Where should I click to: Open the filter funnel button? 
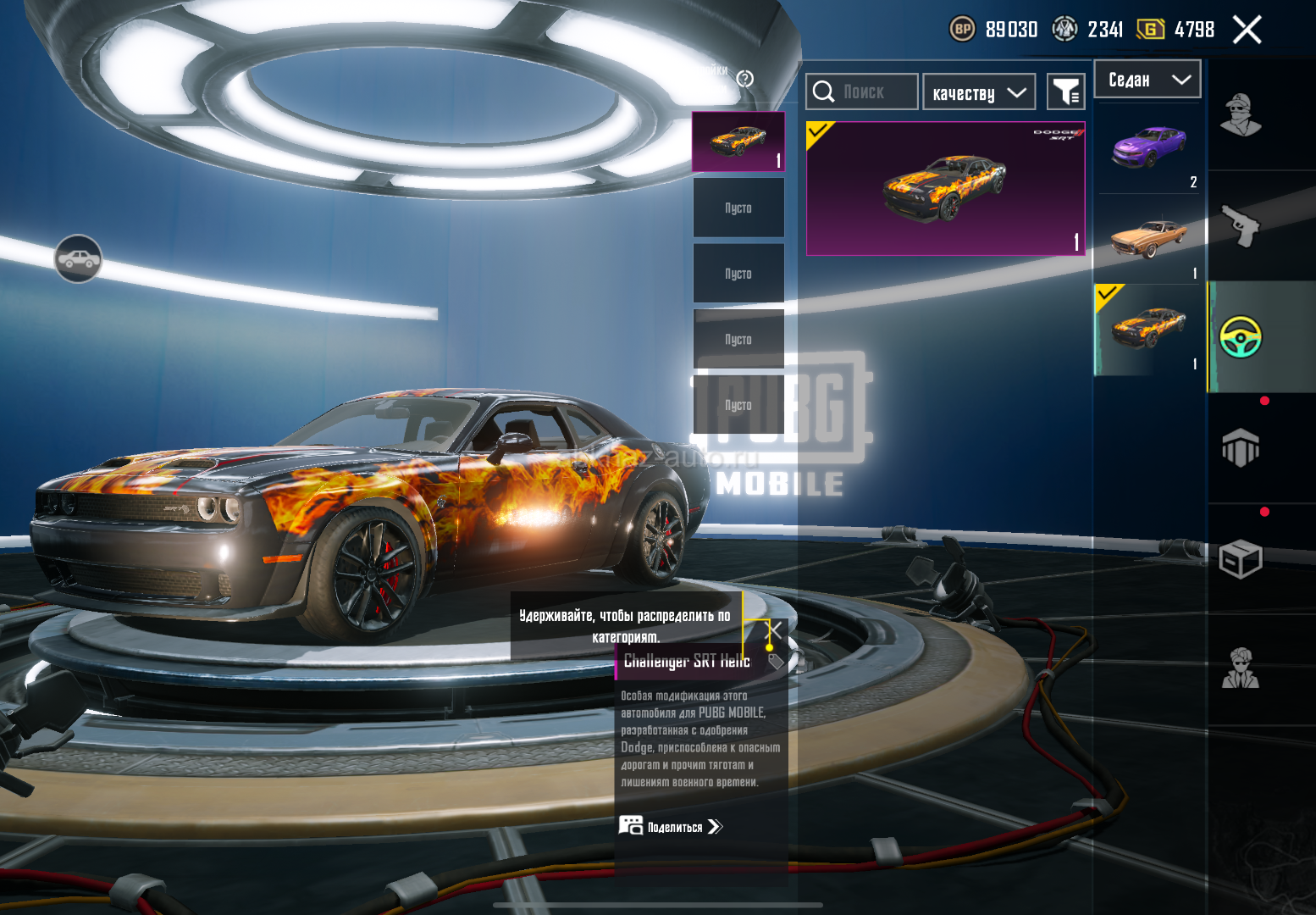(1065, 91)
